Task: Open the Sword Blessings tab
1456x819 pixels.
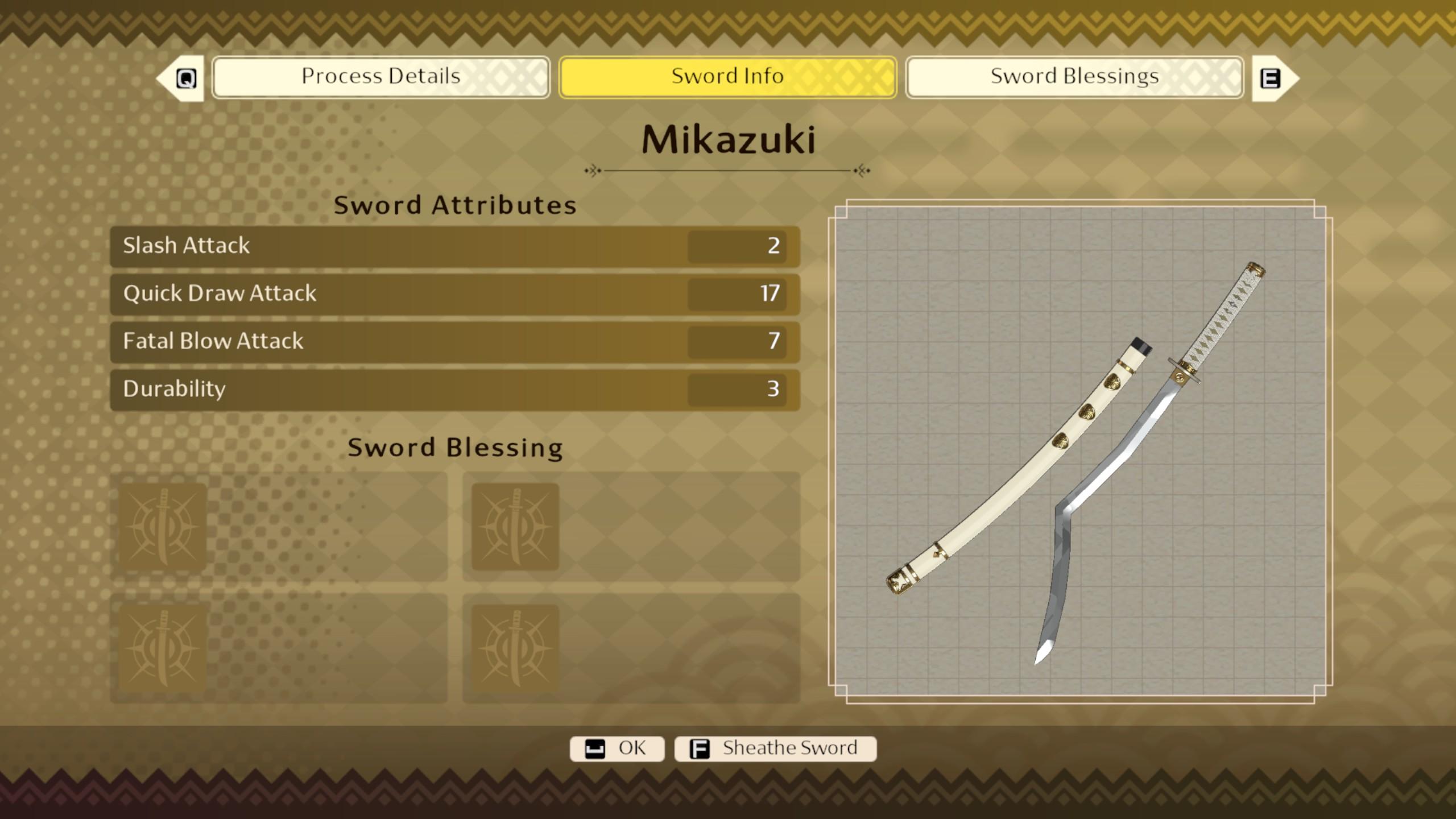Action: [x=1074, y=77]
